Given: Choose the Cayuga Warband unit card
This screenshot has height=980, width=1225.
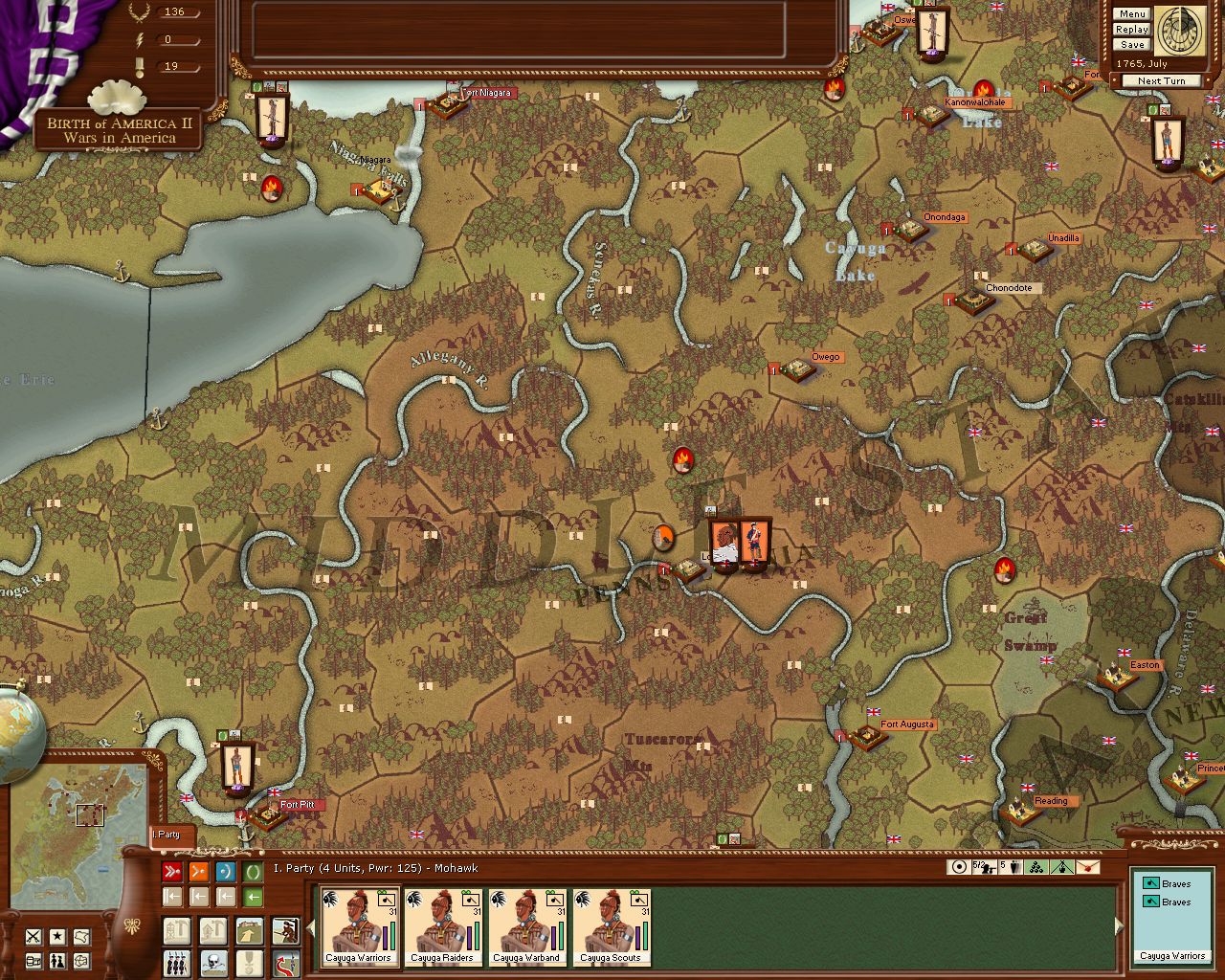Looking at the screenshot, I should pyautogui.click(x=526, y=926).
